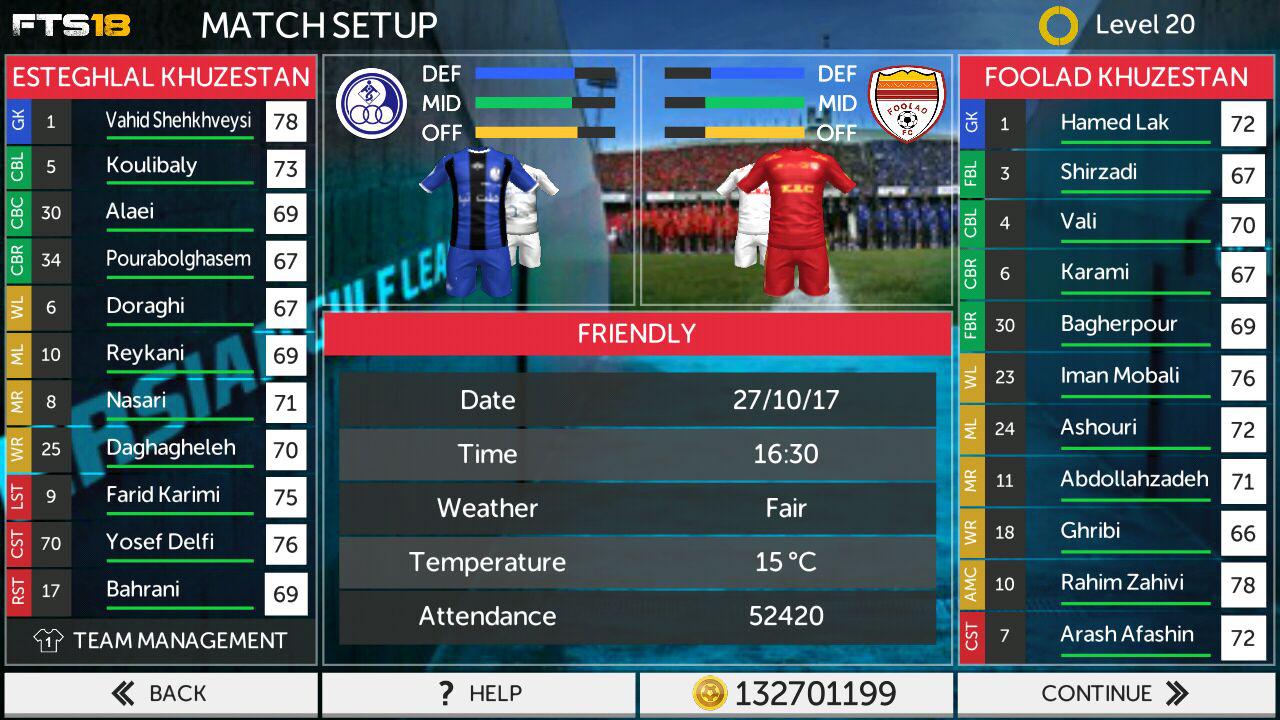Select goalkeeper Vahid Shehkhveysi
The width and height of the screenshot is (1280, 720).
point(178,122)
